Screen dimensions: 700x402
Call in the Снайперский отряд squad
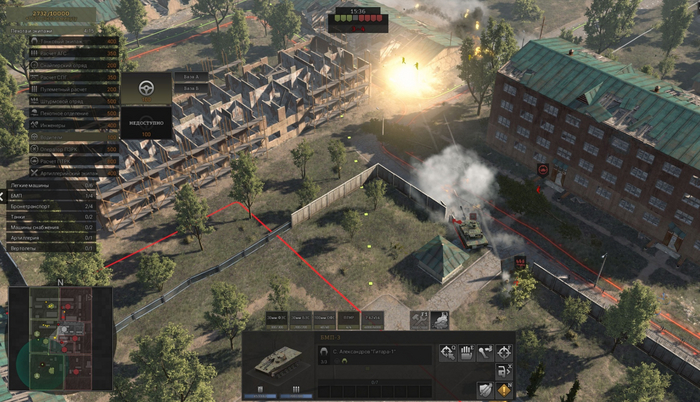(62, 63)
